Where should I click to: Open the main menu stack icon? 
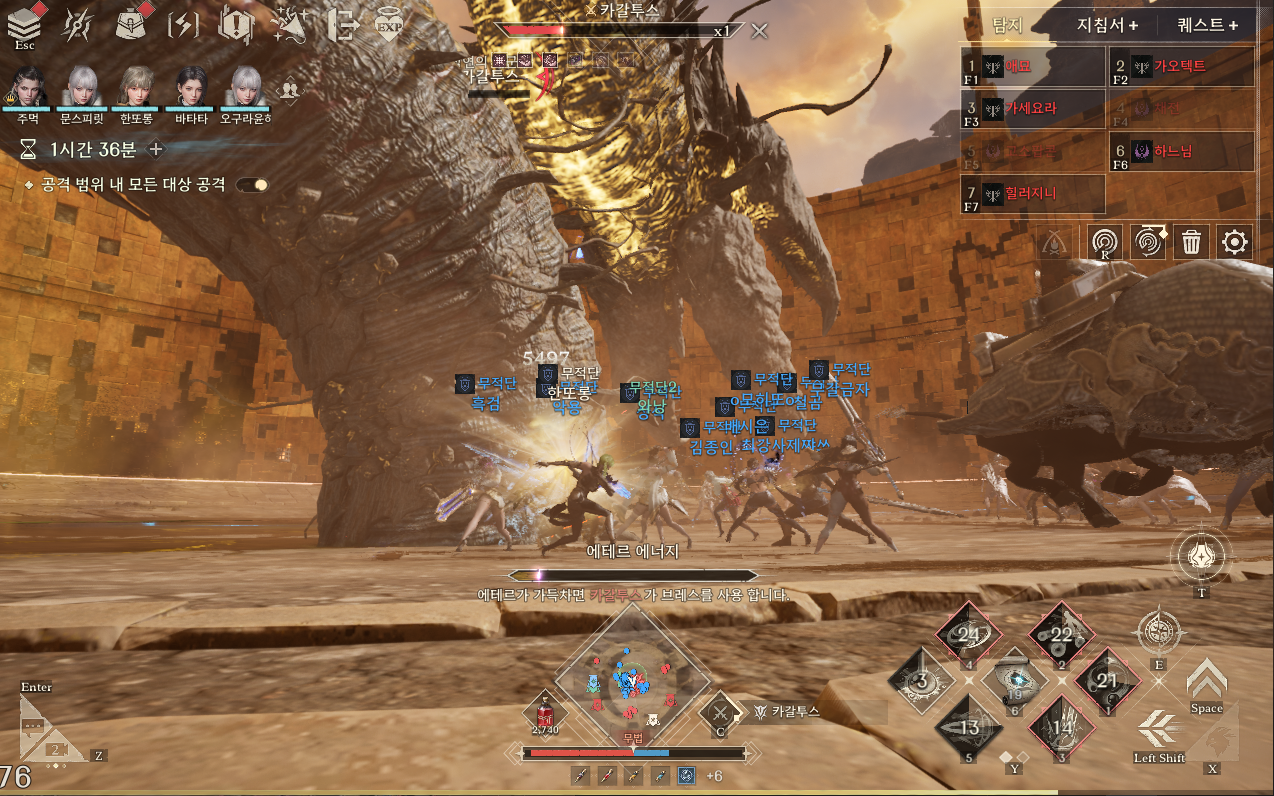coord(24,24)
